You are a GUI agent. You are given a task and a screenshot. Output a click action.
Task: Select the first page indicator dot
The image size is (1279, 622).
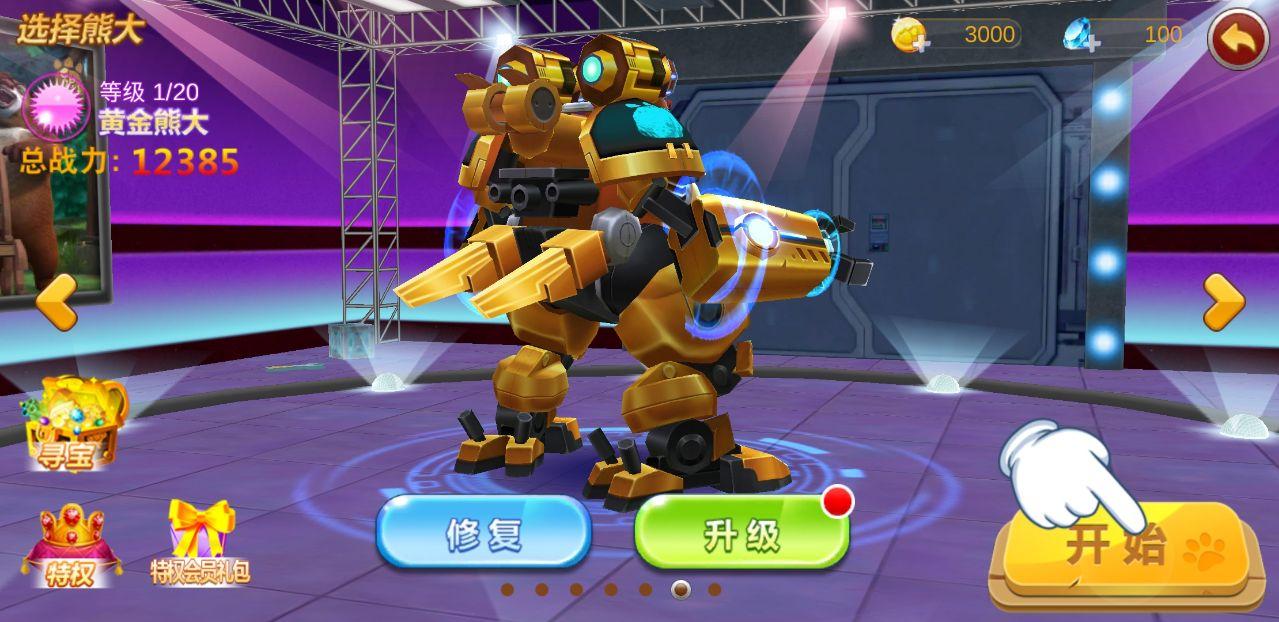click(x=507, y=589)
